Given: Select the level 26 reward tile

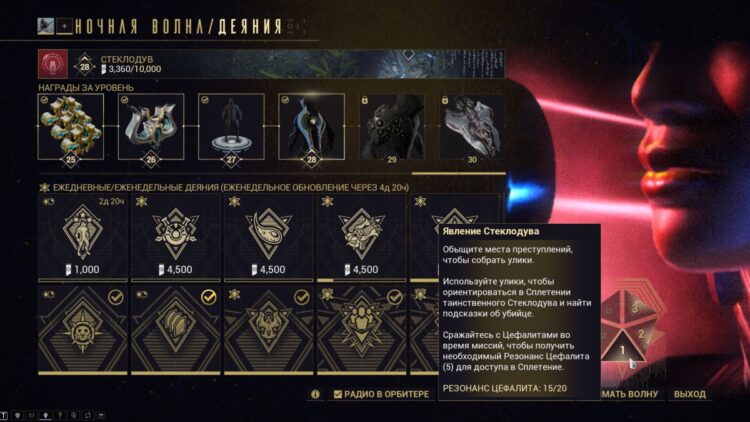Looking at the screenshot, I should click(x=151, y=127).
